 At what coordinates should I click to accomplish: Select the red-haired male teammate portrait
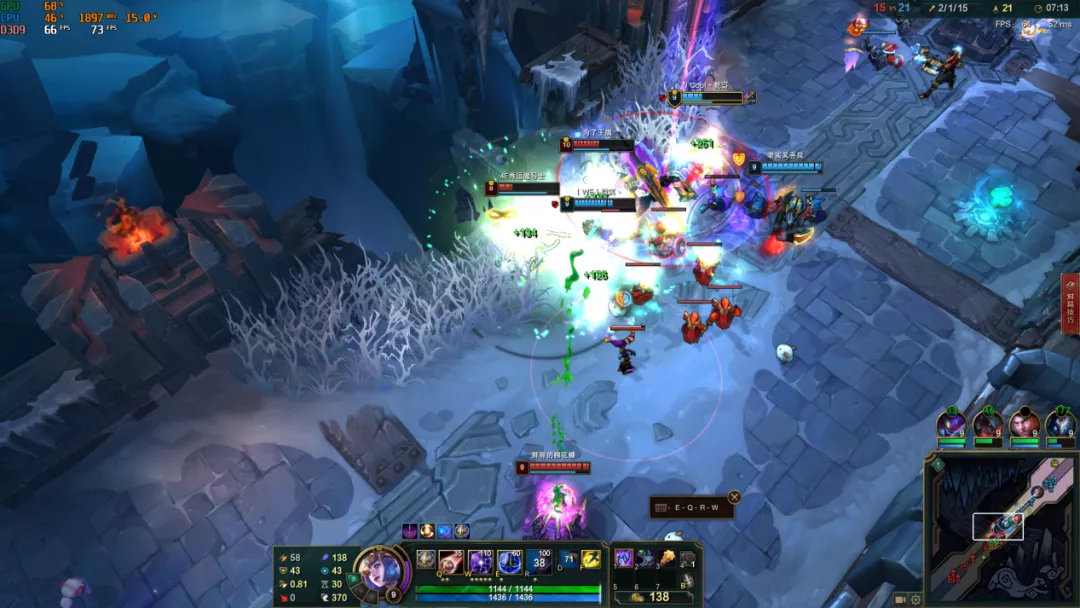coord(1022,424)
